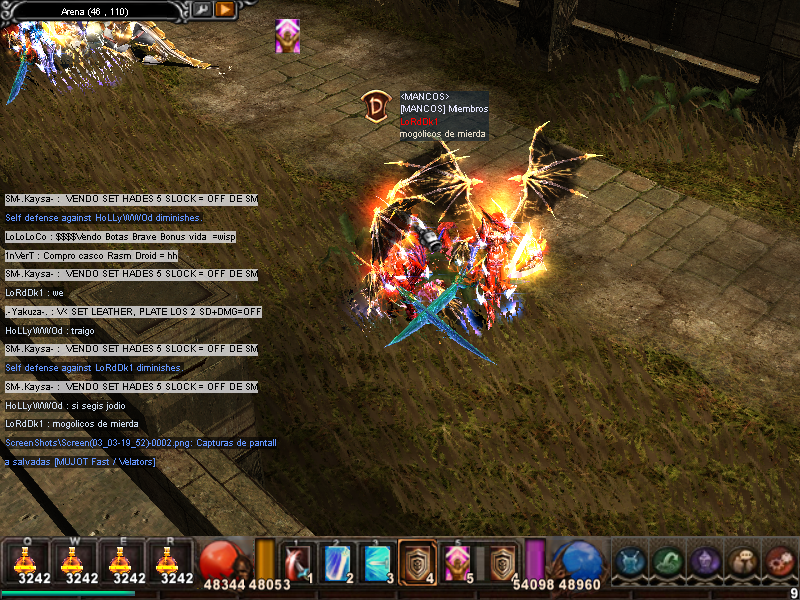Open the purple character menu icon
Image resolution: width=800 pixels, height=600 pixels.
[705, 562]
